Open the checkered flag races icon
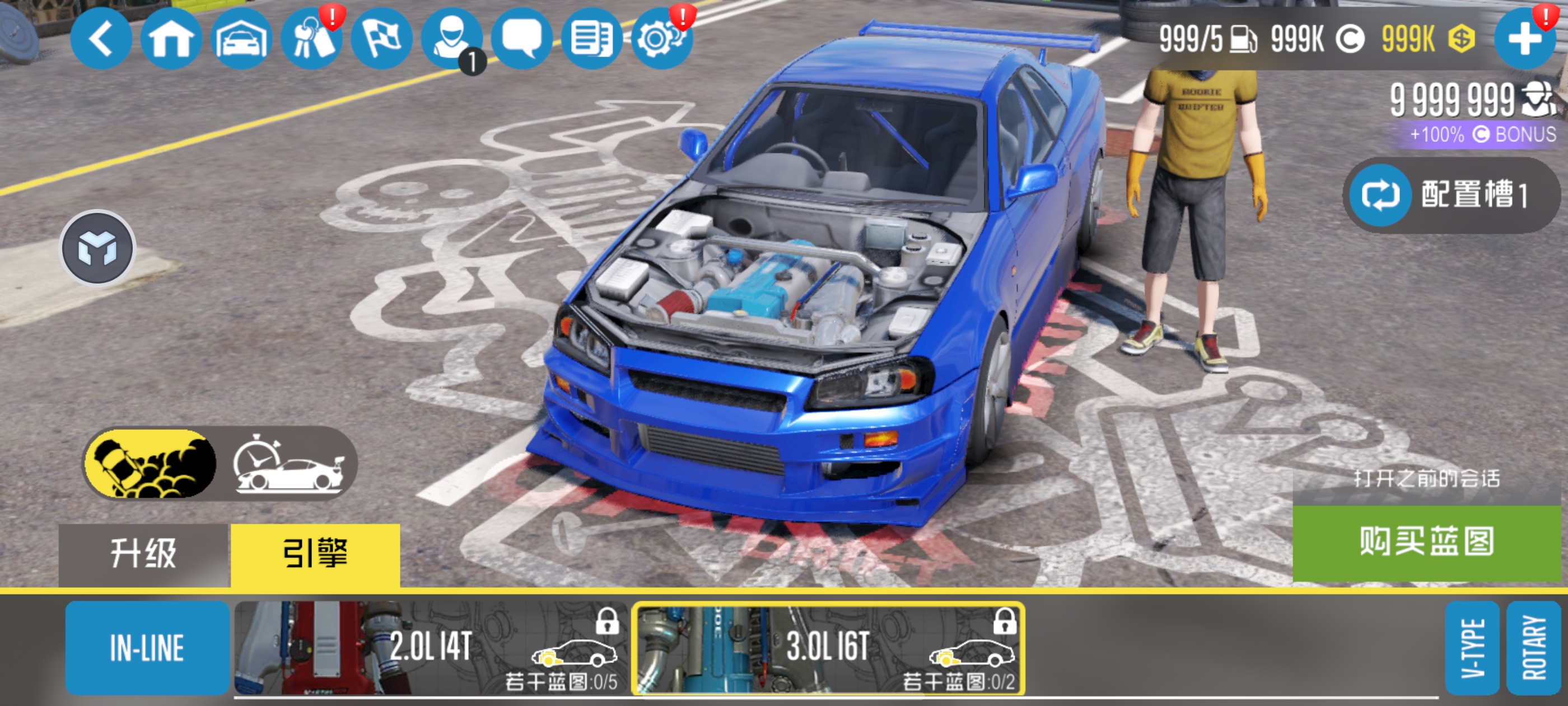The image size is (1568, 706). [x=382, y=39]
